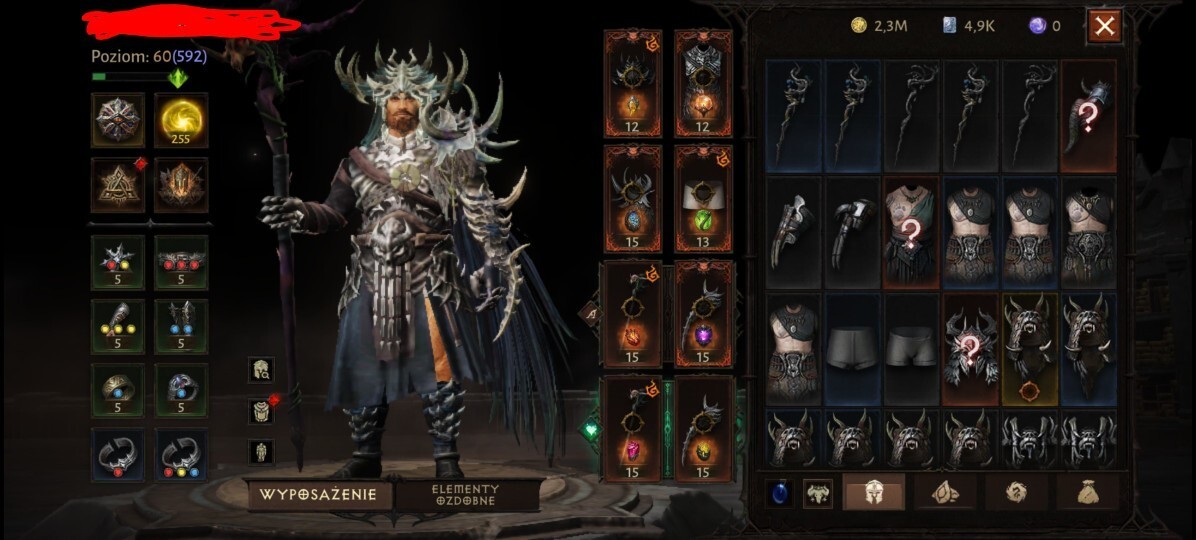Choose the first staff in the inventory grid
Viewport: 1196px width, 540px height.
click(x=793, y=115)
